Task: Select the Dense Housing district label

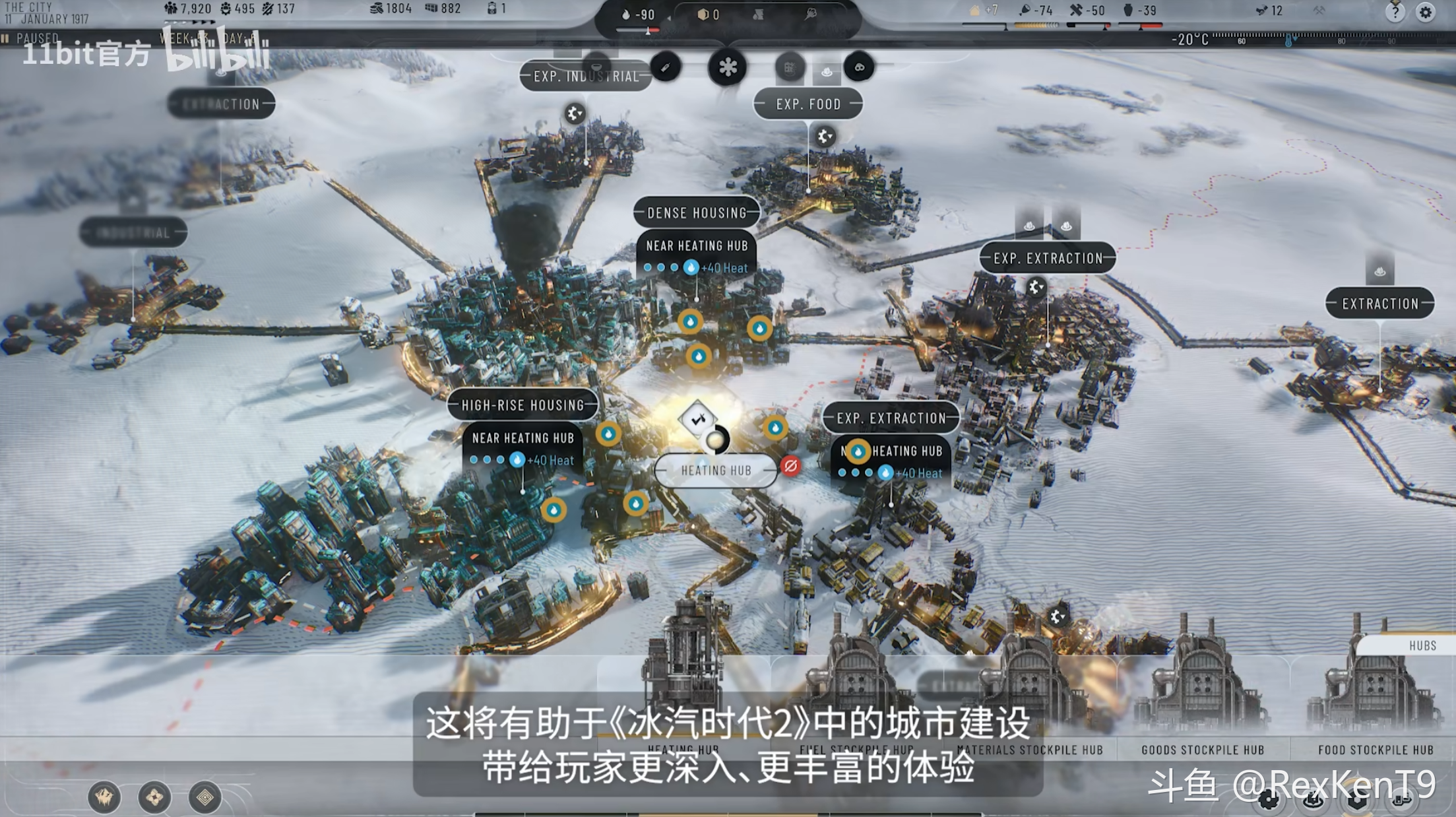Action: tap(697, 213)
